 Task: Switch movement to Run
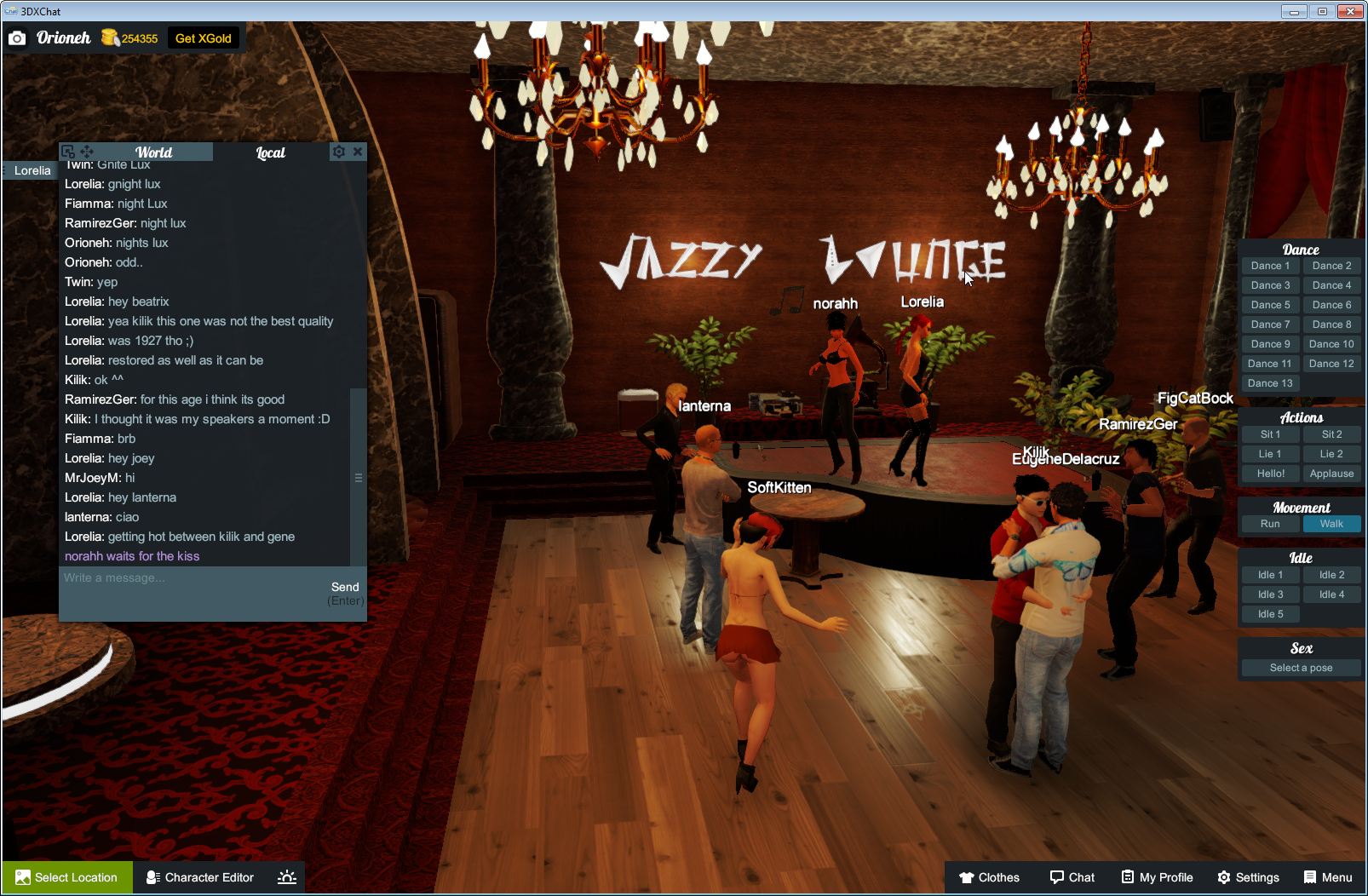coord(1270,524)
